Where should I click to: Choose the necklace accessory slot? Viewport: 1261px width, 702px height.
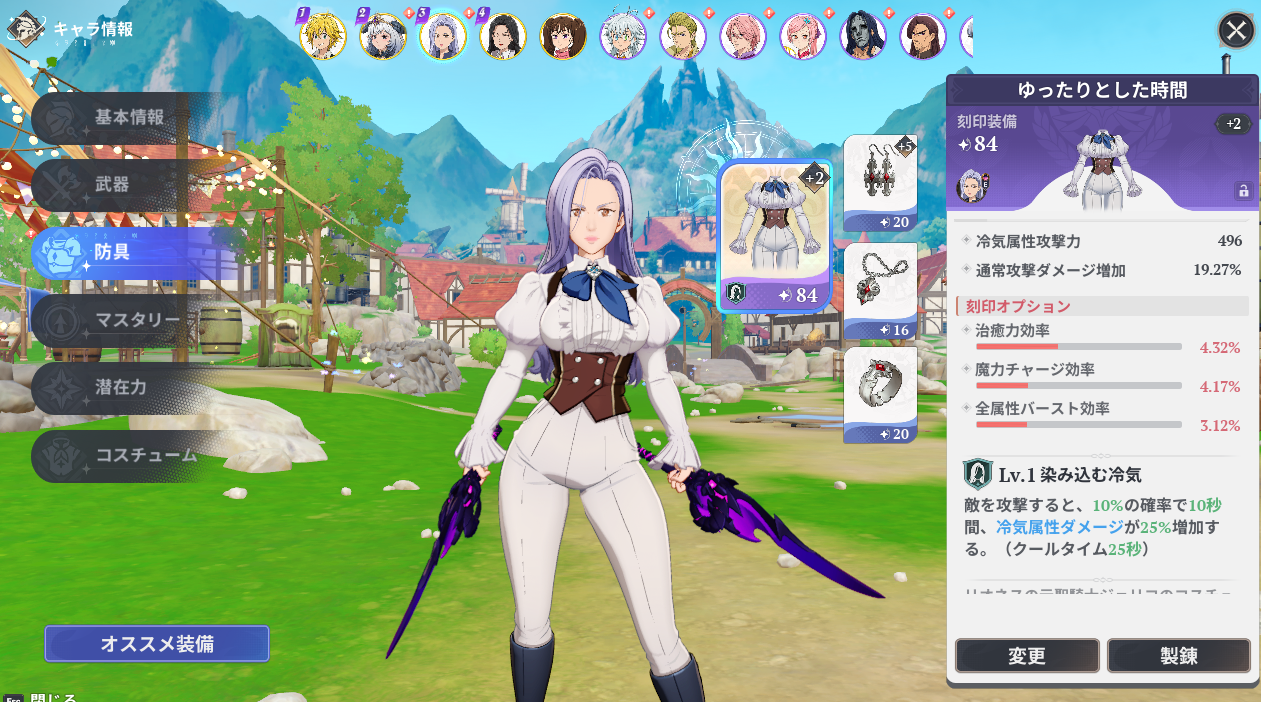[x=880, y=291]
